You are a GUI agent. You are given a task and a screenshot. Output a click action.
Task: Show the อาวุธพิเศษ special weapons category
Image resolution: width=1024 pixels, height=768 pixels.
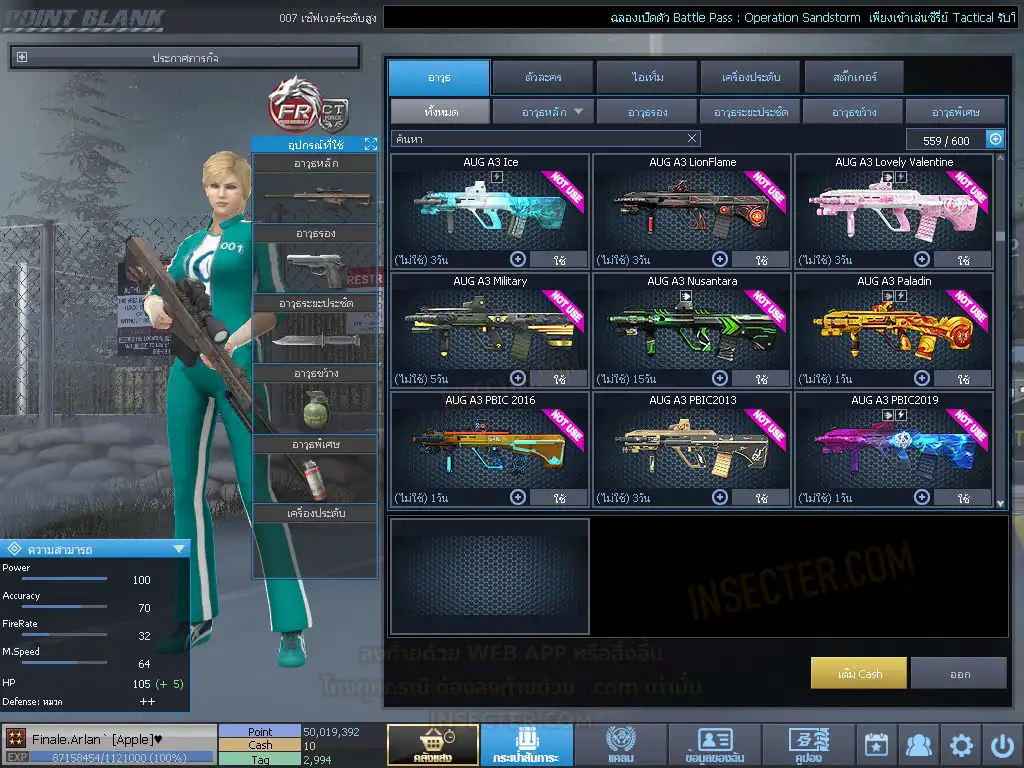pos(955,111)
